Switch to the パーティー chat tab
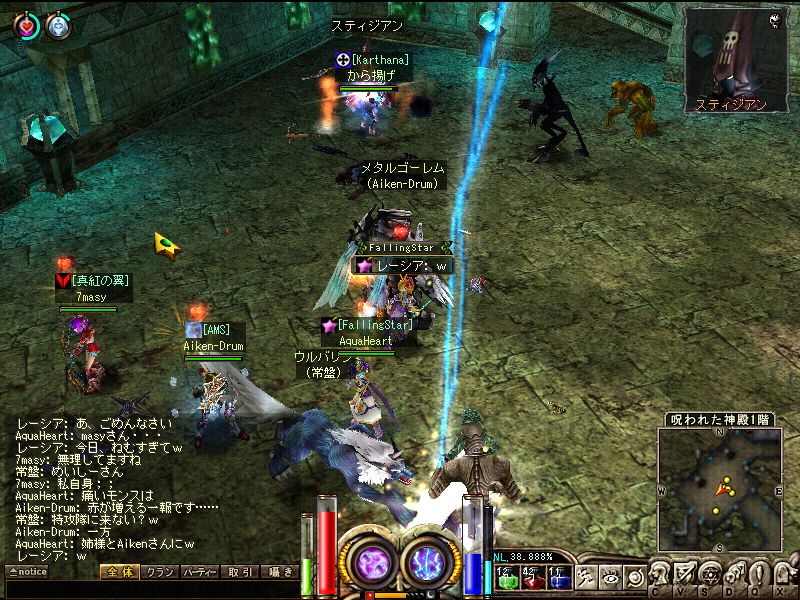The height and width of the screenshot is (600, 800). (199, 572)
